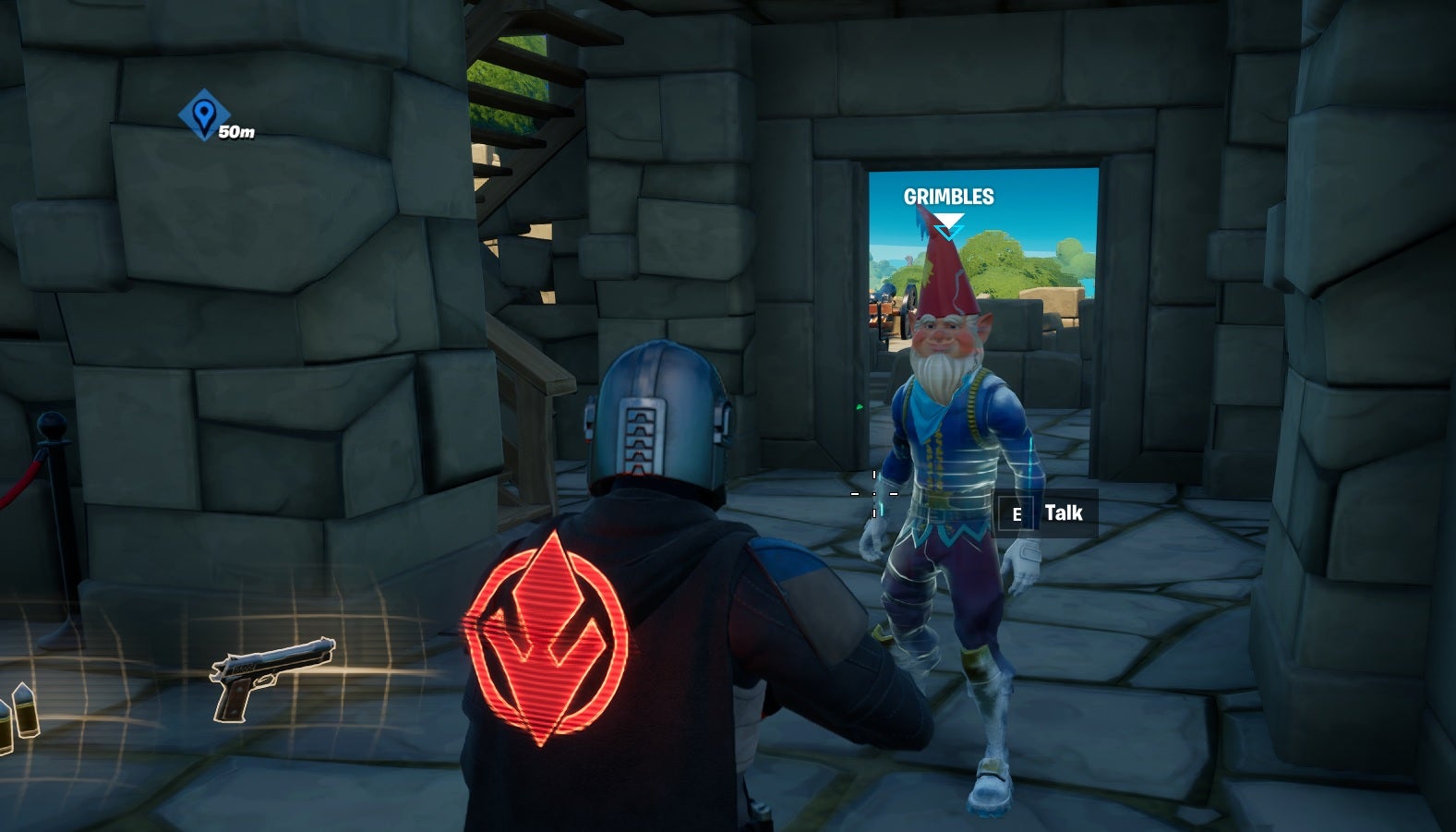Click the E key prompt icon
The width and height of the screenshot is (1456, 832).
click(1018, 513)
